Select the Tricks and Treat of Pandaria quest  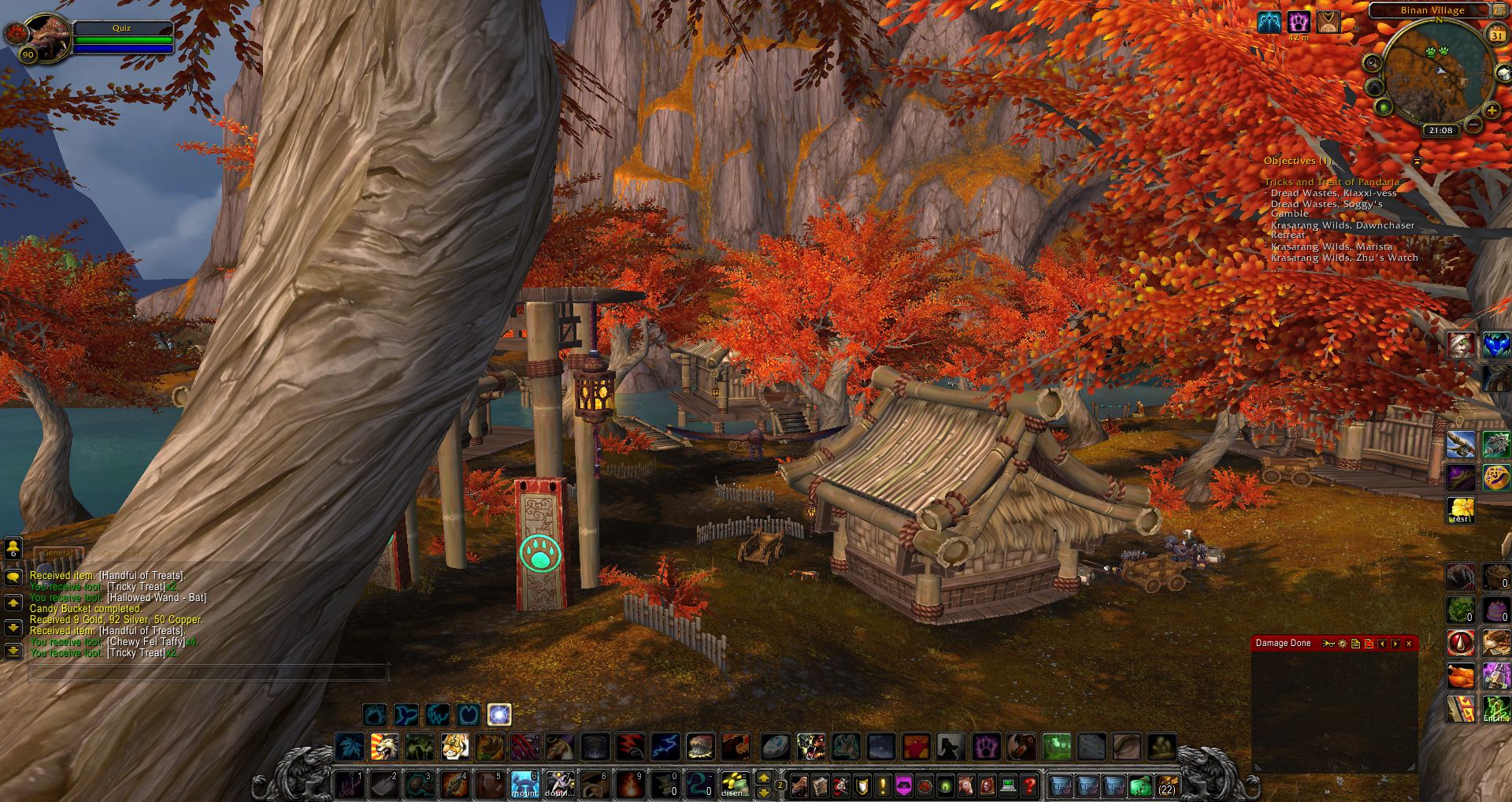point(1332,182)
